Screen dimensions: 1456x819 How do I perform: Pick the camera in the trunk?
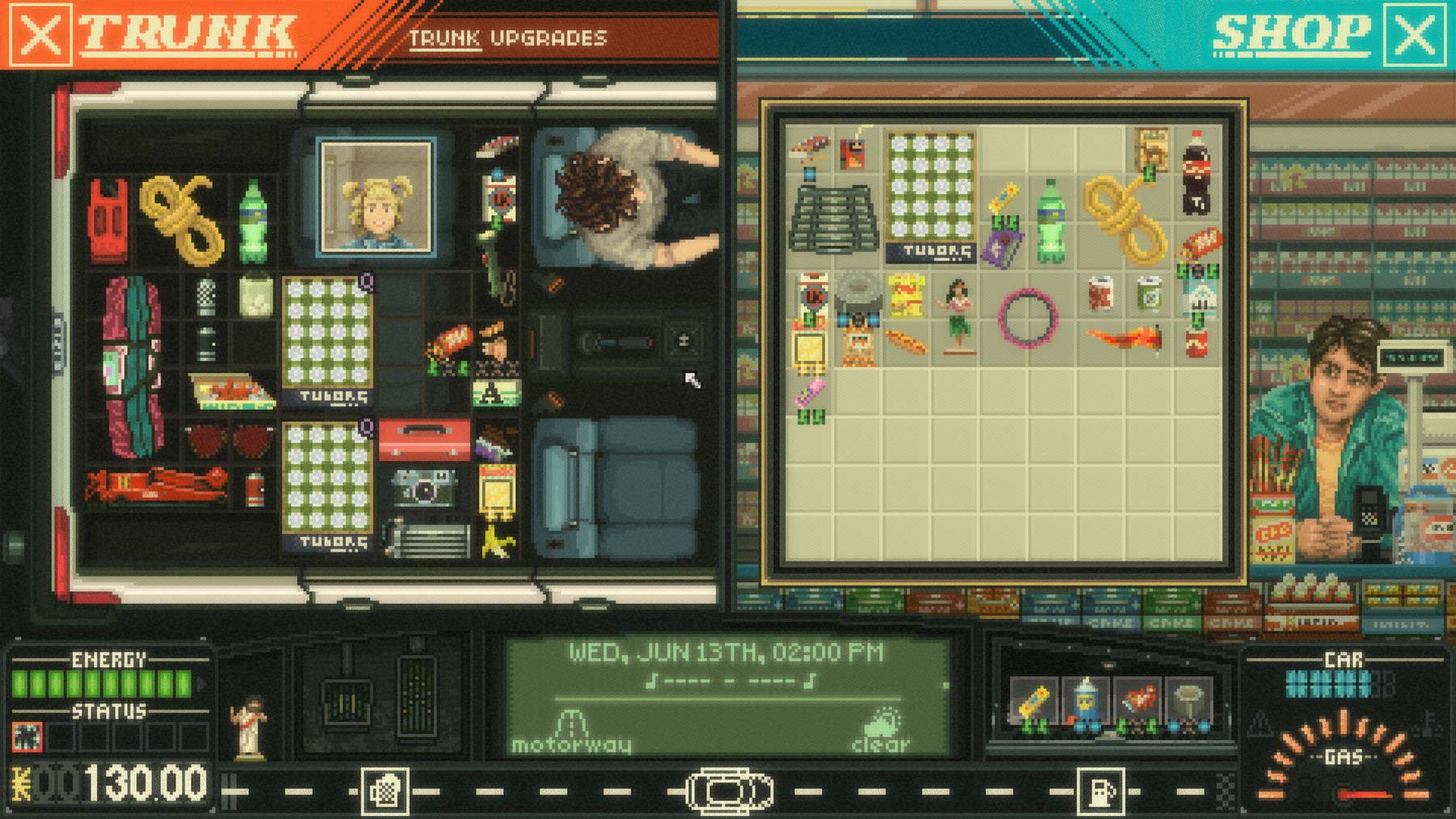(x=424, y=487)
